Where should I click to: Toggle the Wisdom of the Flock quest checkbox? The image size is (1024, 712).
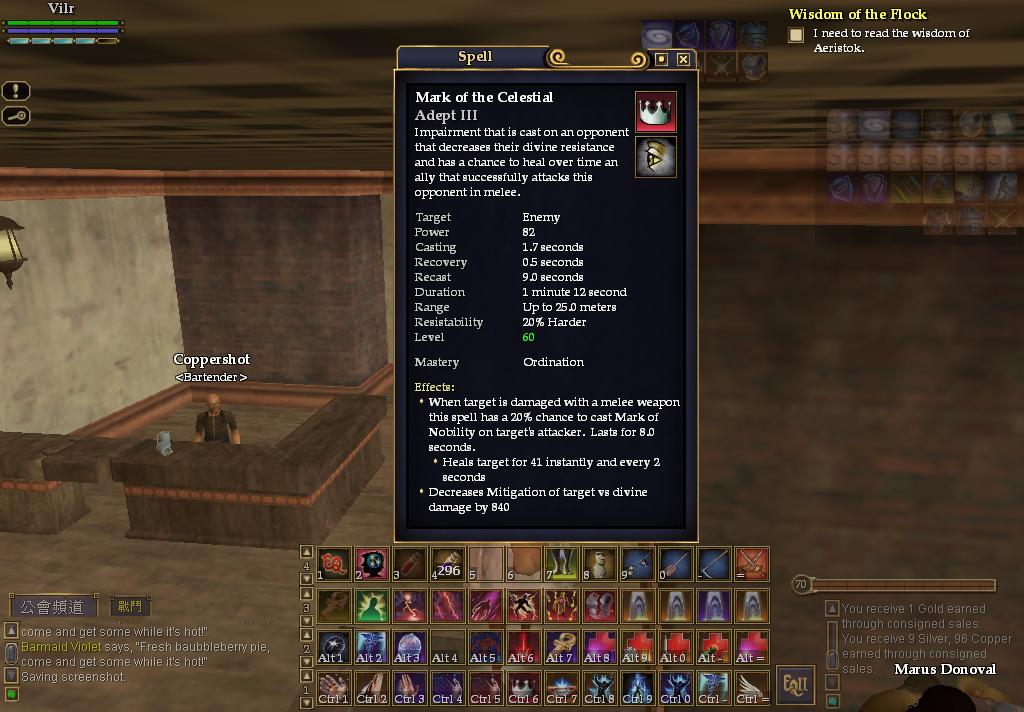pos(796,35)
